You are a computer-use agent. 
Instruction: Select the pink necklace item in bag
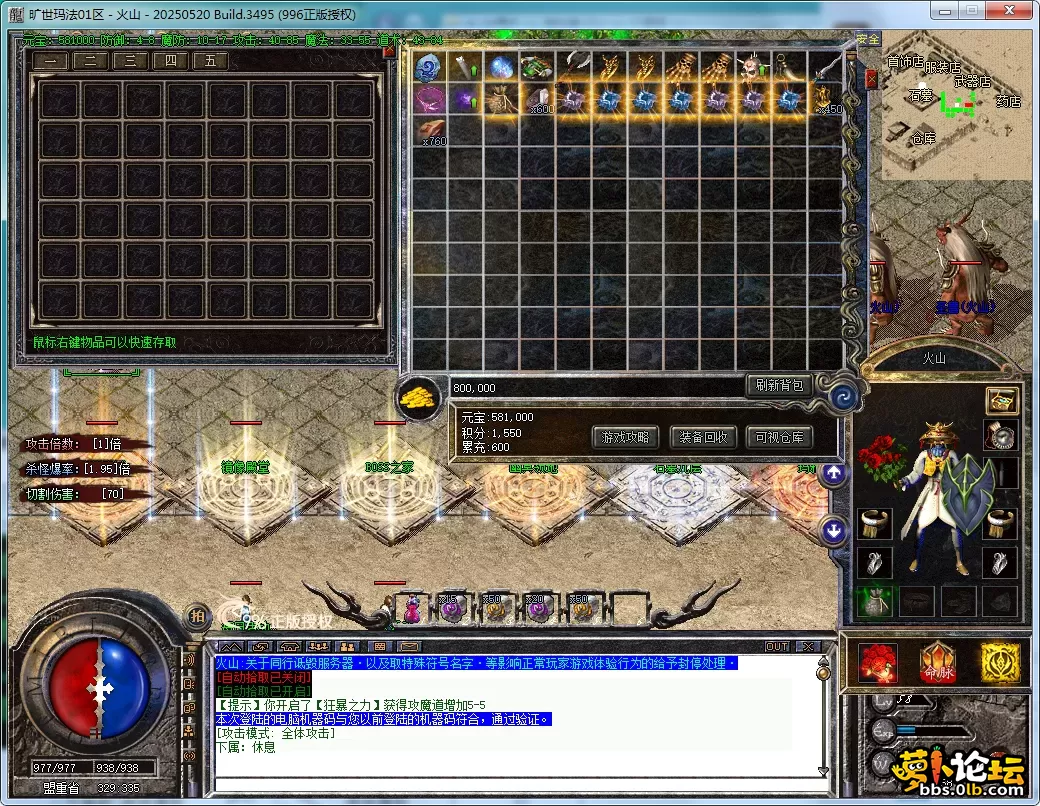[430, 100]
